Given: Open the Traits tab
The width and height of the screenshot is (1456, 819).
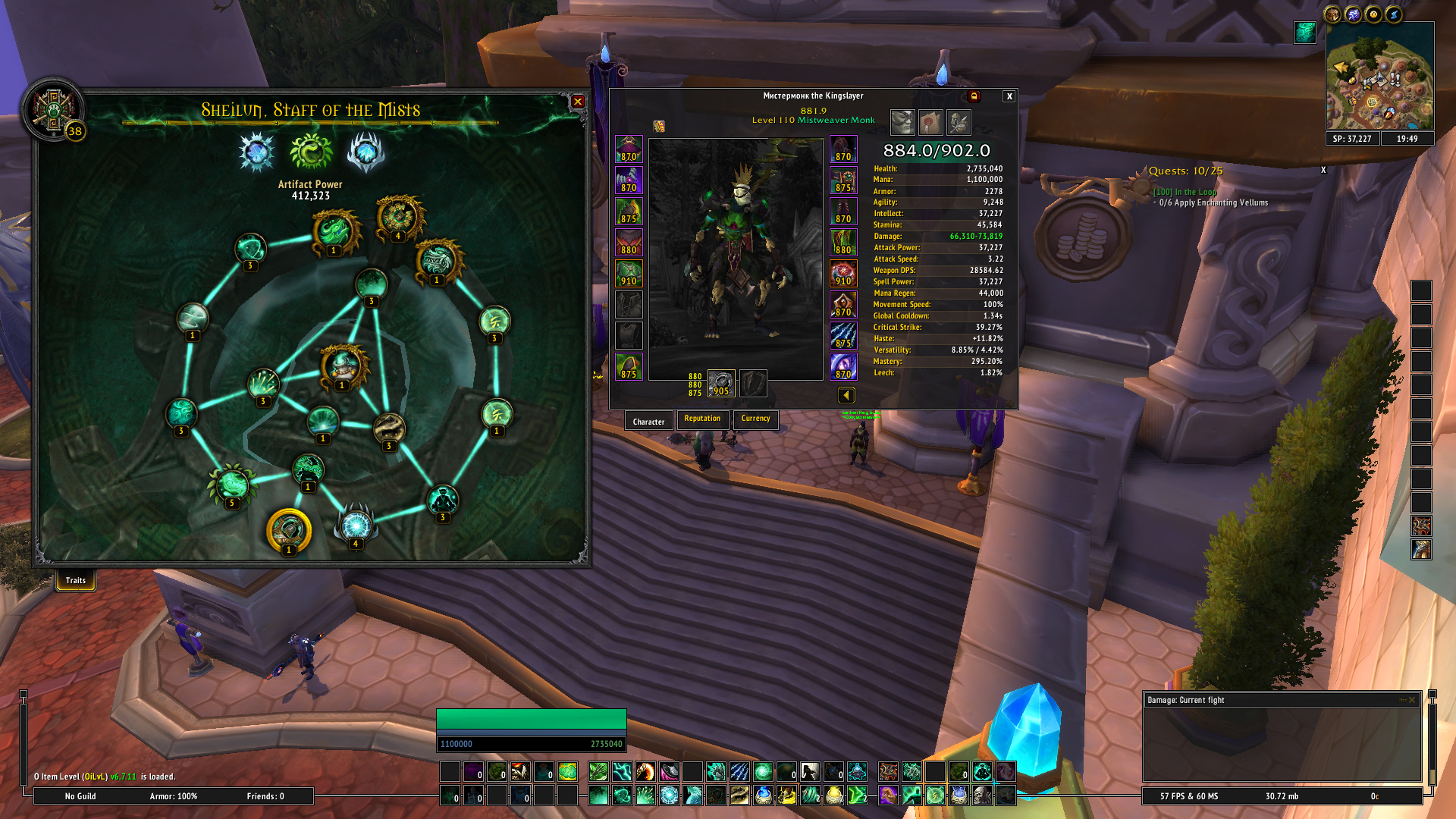Looking at the screenshot, I should coord(75,581).
